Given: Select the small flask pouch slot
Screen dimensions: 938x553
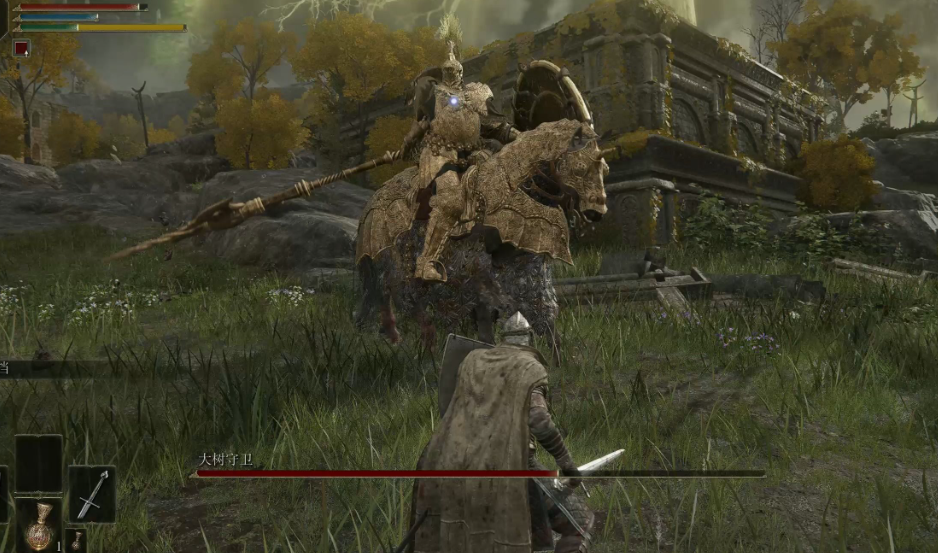Looking at the screenshot, I should click(x=77, y=542).
